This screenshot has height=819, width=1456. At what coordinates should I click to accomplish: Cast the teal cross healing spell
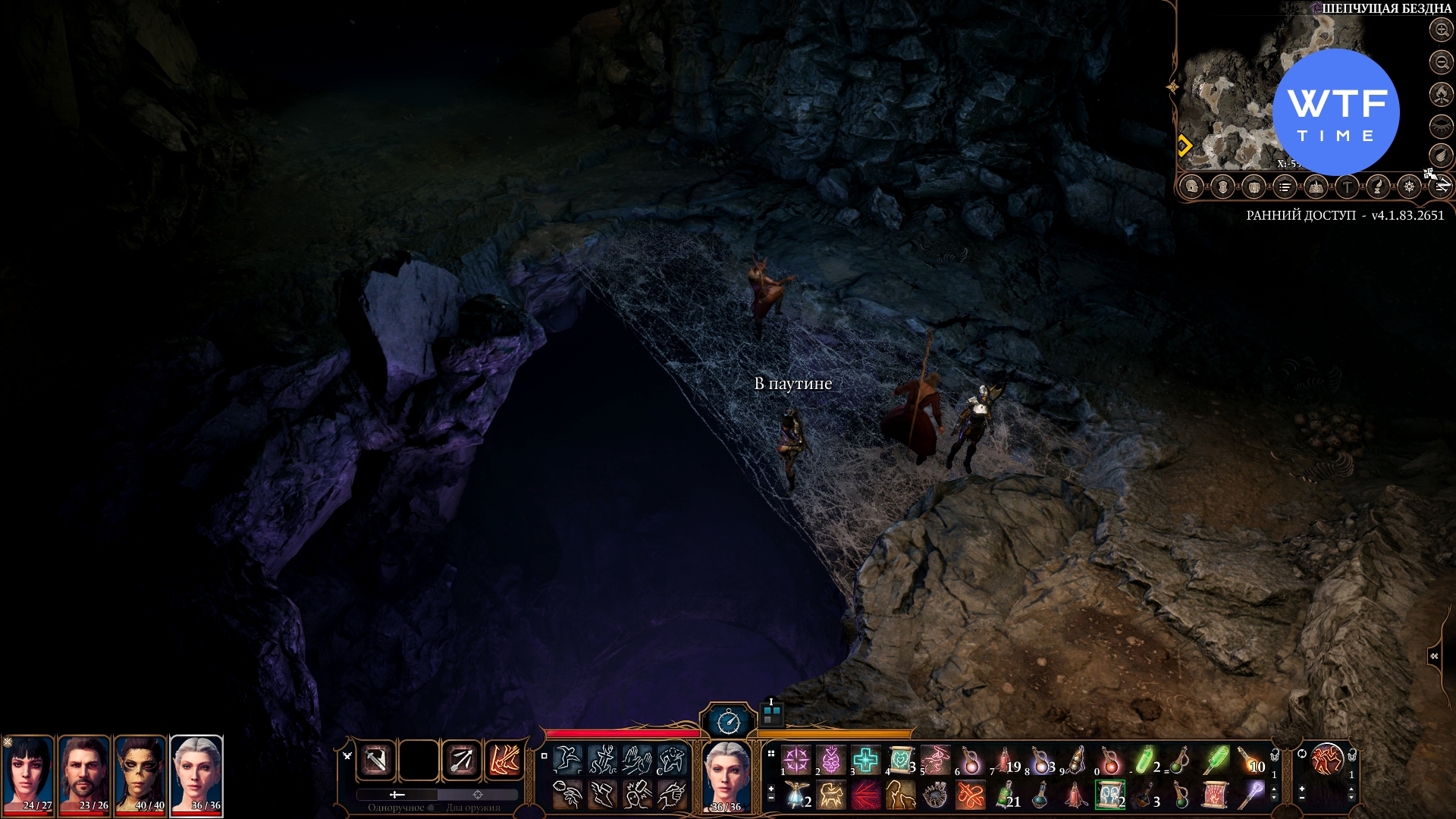tap(865, 759)
